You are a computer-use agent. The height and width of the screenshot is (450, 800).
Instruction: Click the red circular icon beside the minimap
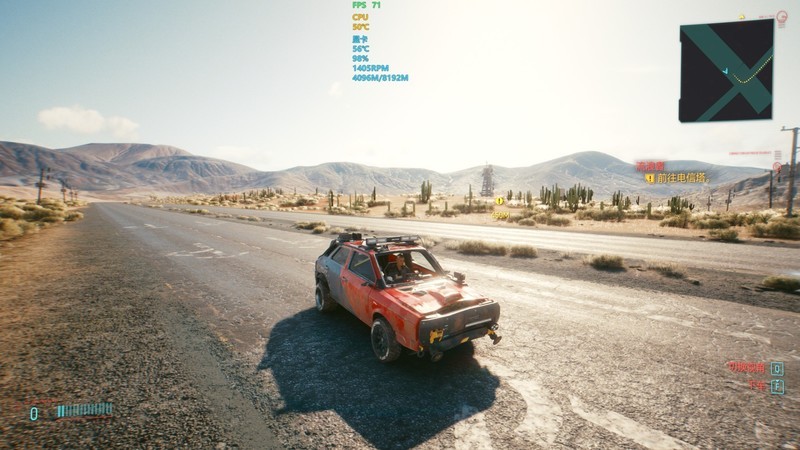point(782,17)
